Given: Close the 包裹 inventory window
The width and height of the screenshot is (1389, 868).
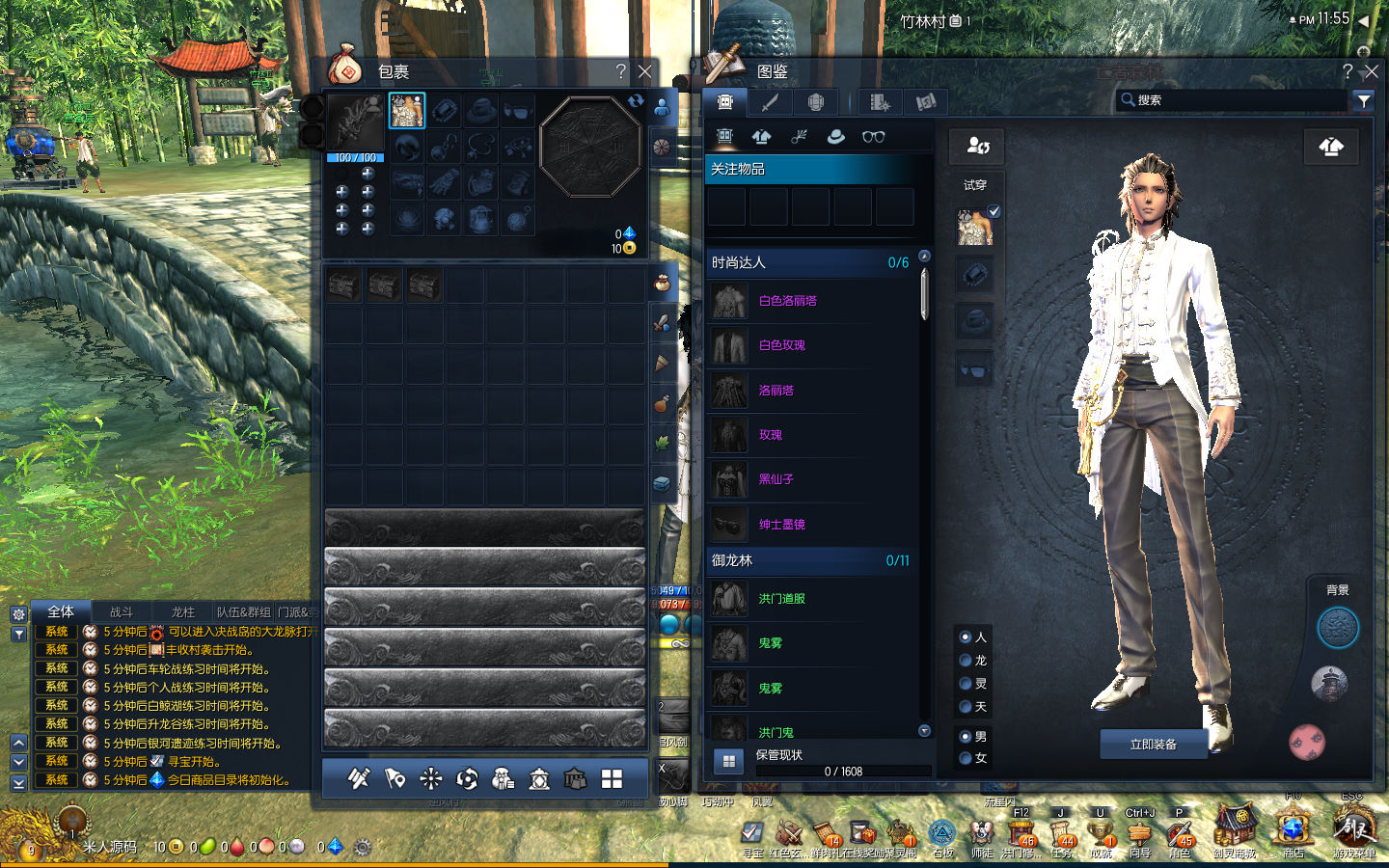Looking at the screenshot, I should pyautogui.click(x=645, y=71).
